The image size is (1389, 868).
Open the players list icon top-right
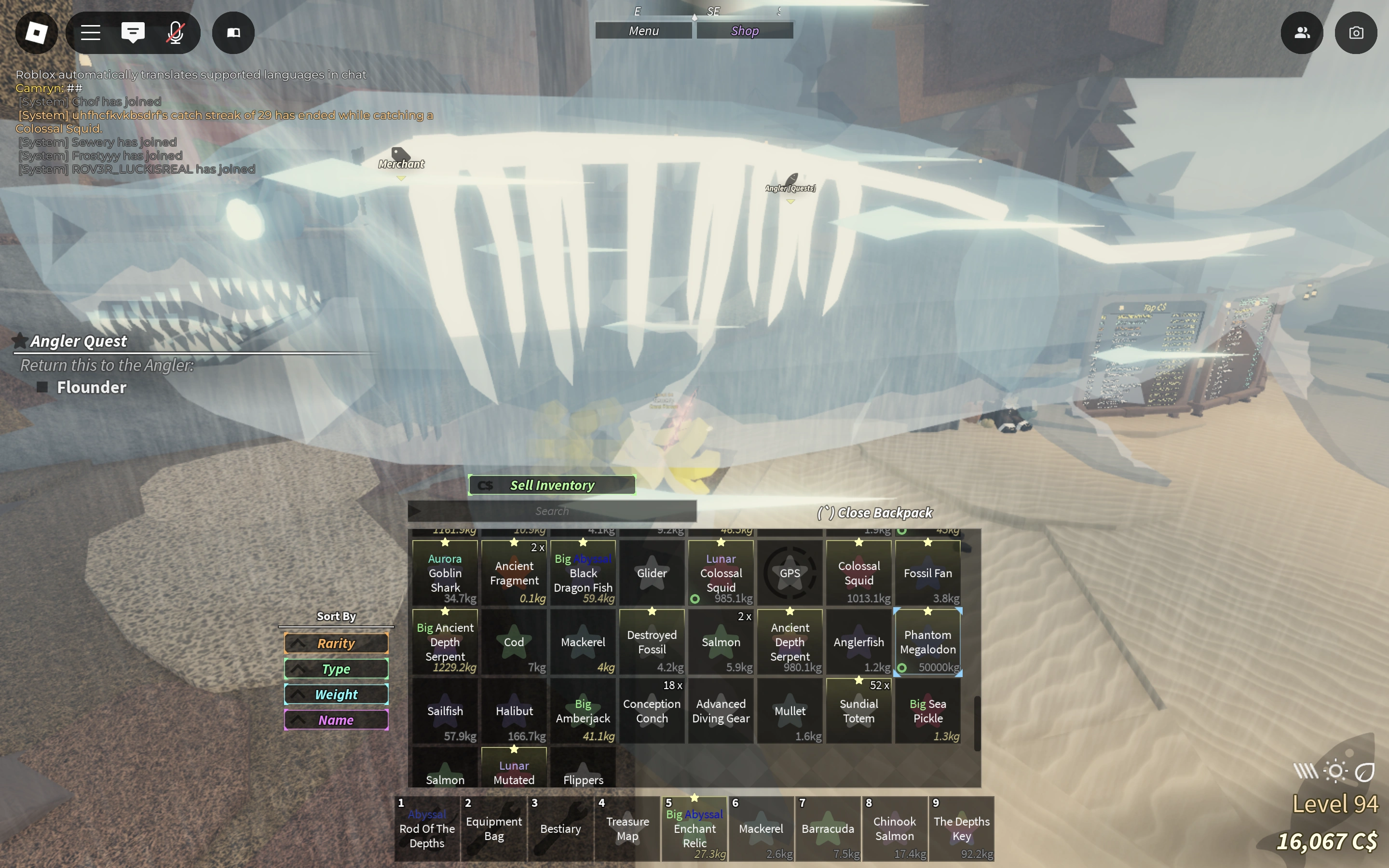pyautogui.click(x=1301, y=33)
